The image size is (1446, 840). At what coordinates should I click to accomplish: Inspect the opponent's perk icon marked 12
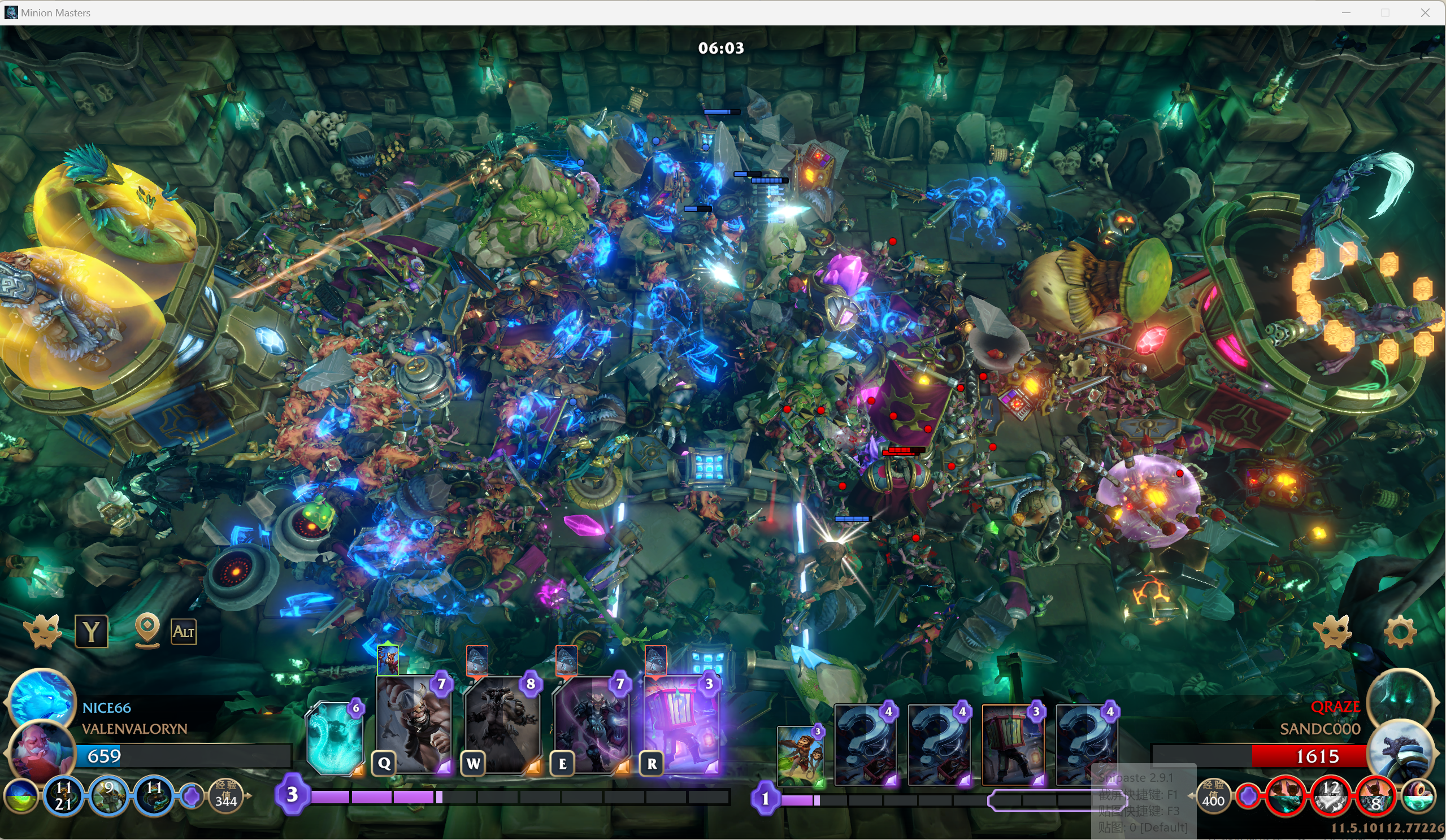(1331, 797)
